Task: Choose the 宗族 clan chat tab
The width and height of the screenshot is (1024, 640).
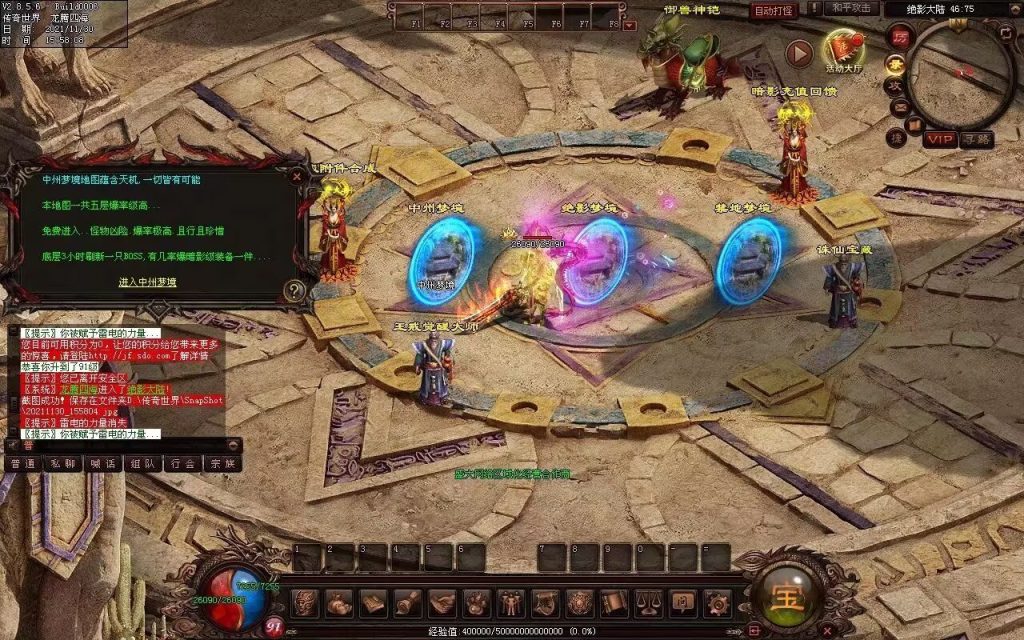Action: pos(220,464)
